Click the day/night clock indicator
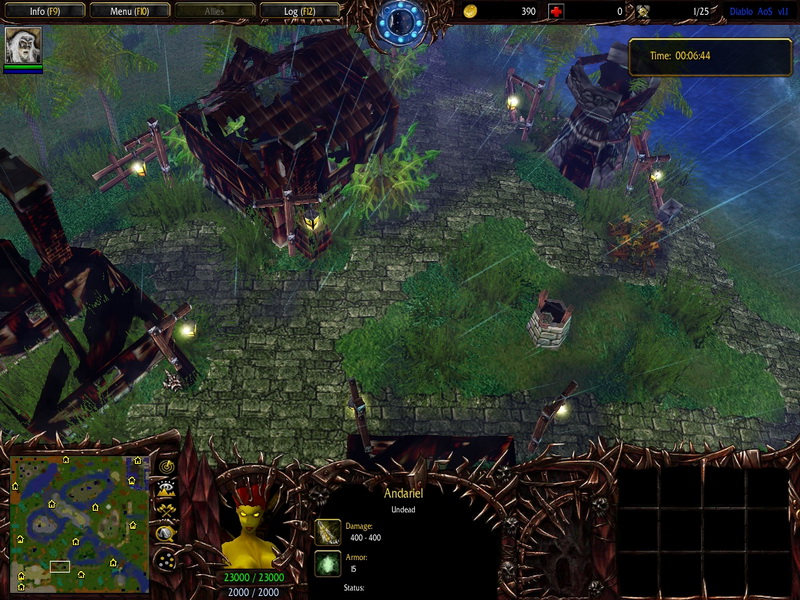Image resolution: width=800 pixels, height=600 pixels. pyautogui.click(x=402, y=20)
